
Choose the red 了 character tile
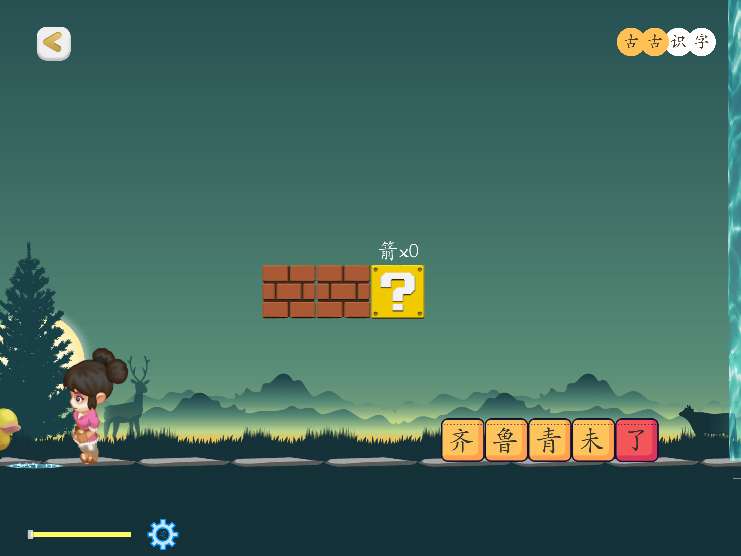point(637,440)
